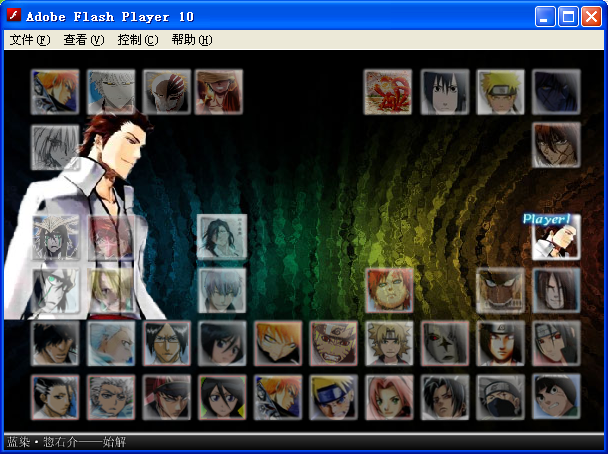Select the pink-haired Sakura portrait
The height and width of the screenshot is (454, 608).
coord(389,398)
